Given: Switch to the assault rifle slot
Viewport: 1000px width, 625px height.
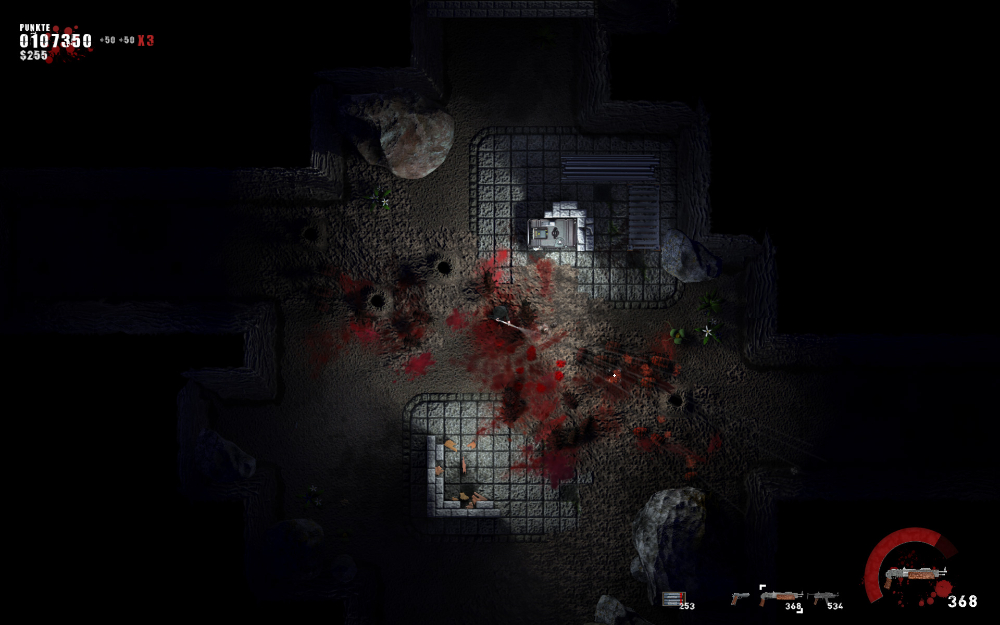Looking at the screenshot, I should (x=824, y=598).
